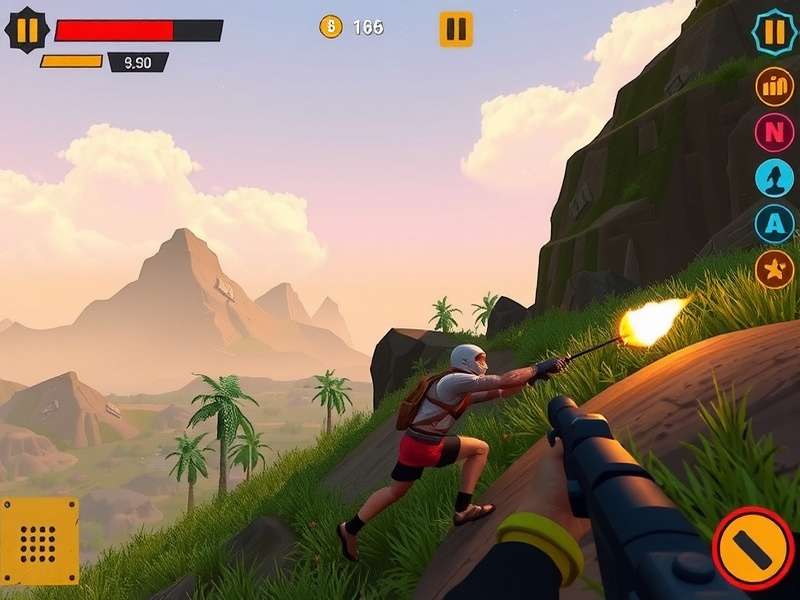800x600 pixels.
Task: Click the gold coin currency icon
Action: (330, 27)
